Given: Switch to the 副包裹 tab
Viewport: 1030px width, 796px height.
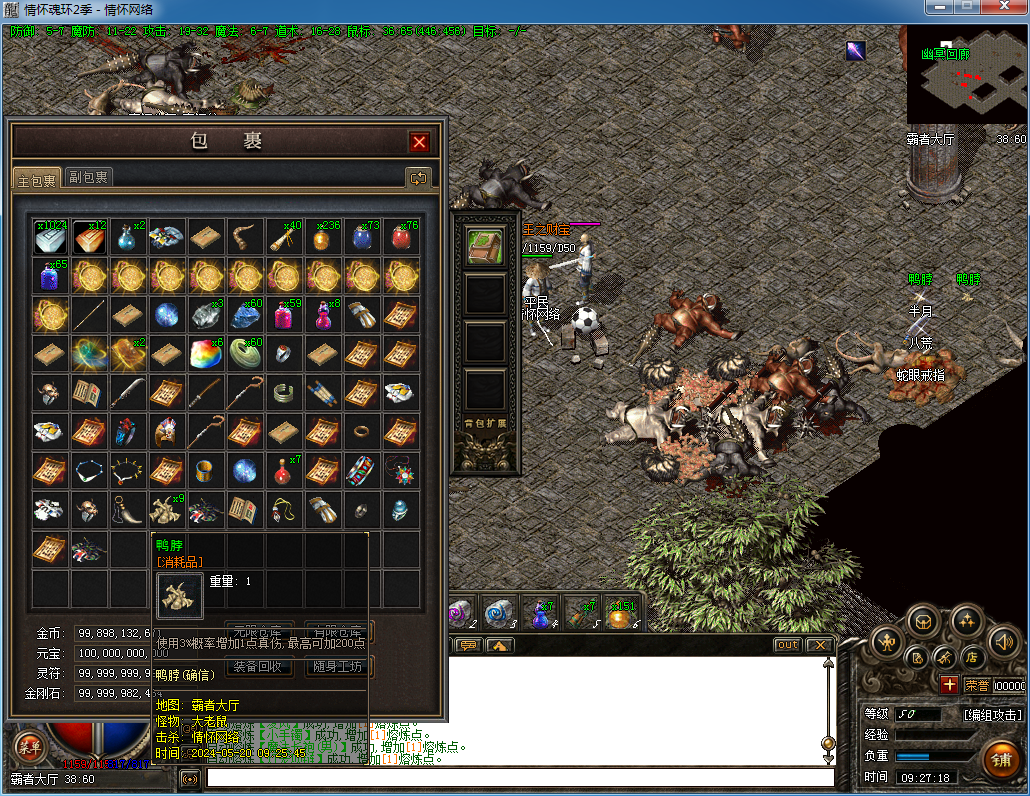Looking at the screenshot, I should [x=89, y=178].
